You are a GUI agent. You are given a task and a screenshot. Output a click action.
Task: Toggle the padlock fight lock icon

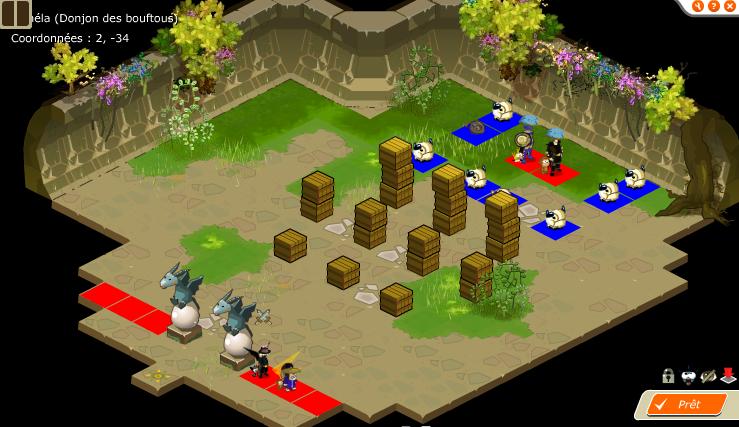coord(667,376)
